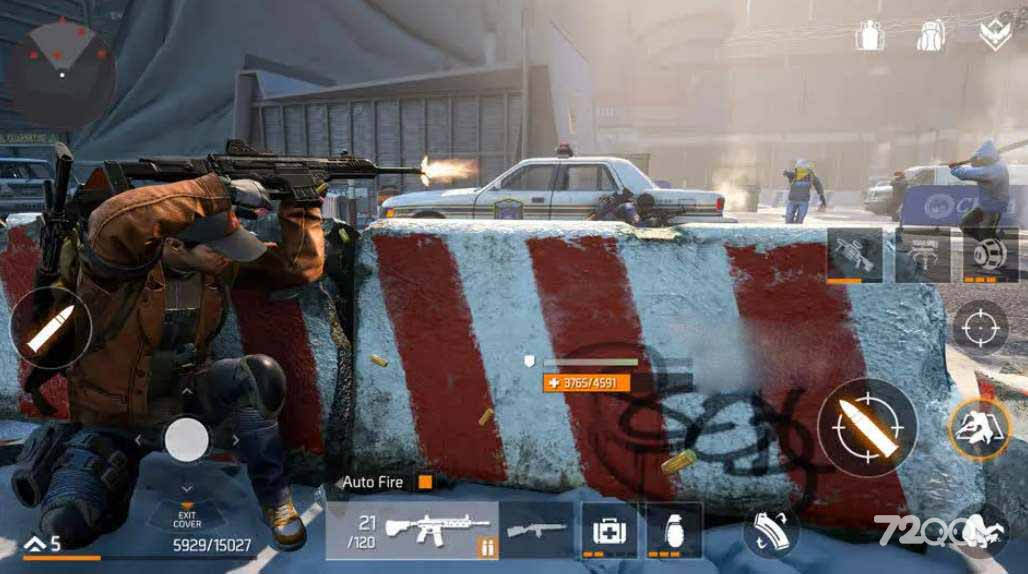Activate the orange-ringed cover vault button
The image size is (1028, 574).
(x=977, y=428)
